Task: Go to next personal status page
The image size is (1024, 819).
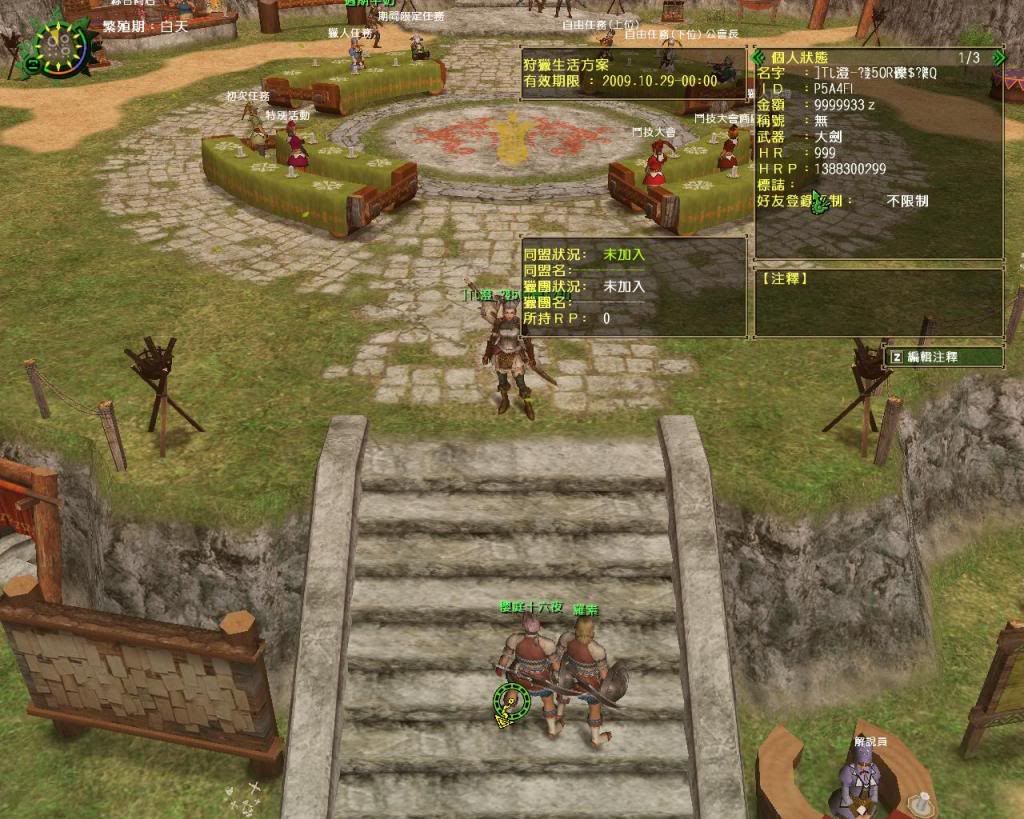Action: [x=997, y=58]
